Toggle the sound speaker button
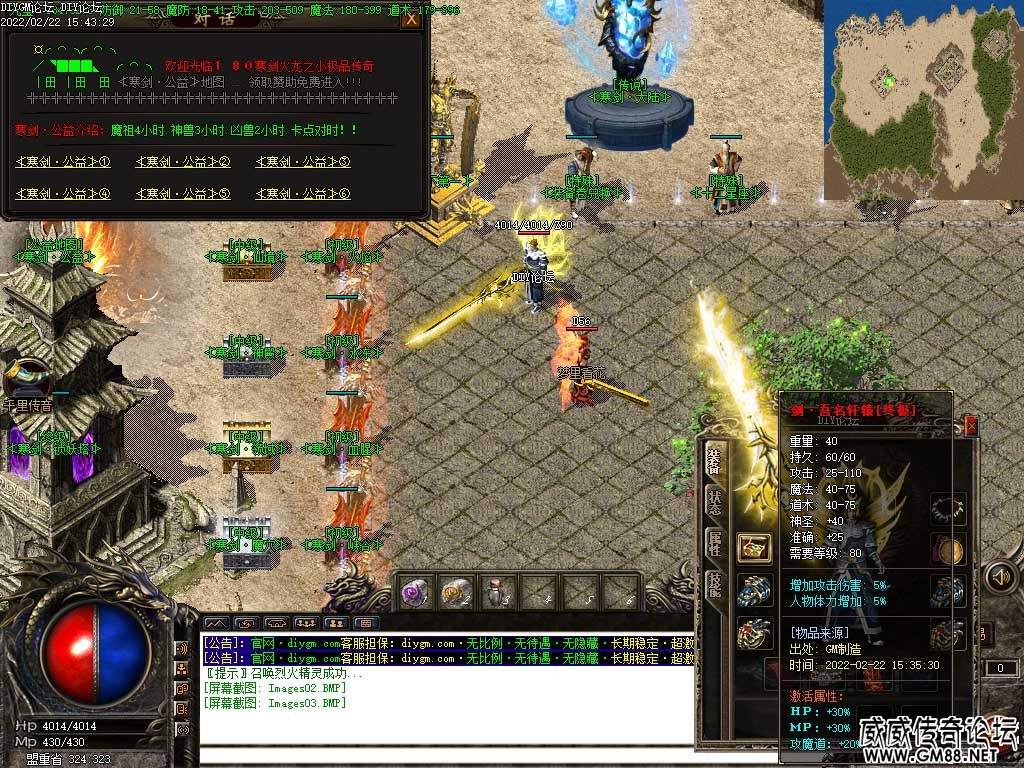This screenshot has width=1024, height=768. (x=1001, y=577)
